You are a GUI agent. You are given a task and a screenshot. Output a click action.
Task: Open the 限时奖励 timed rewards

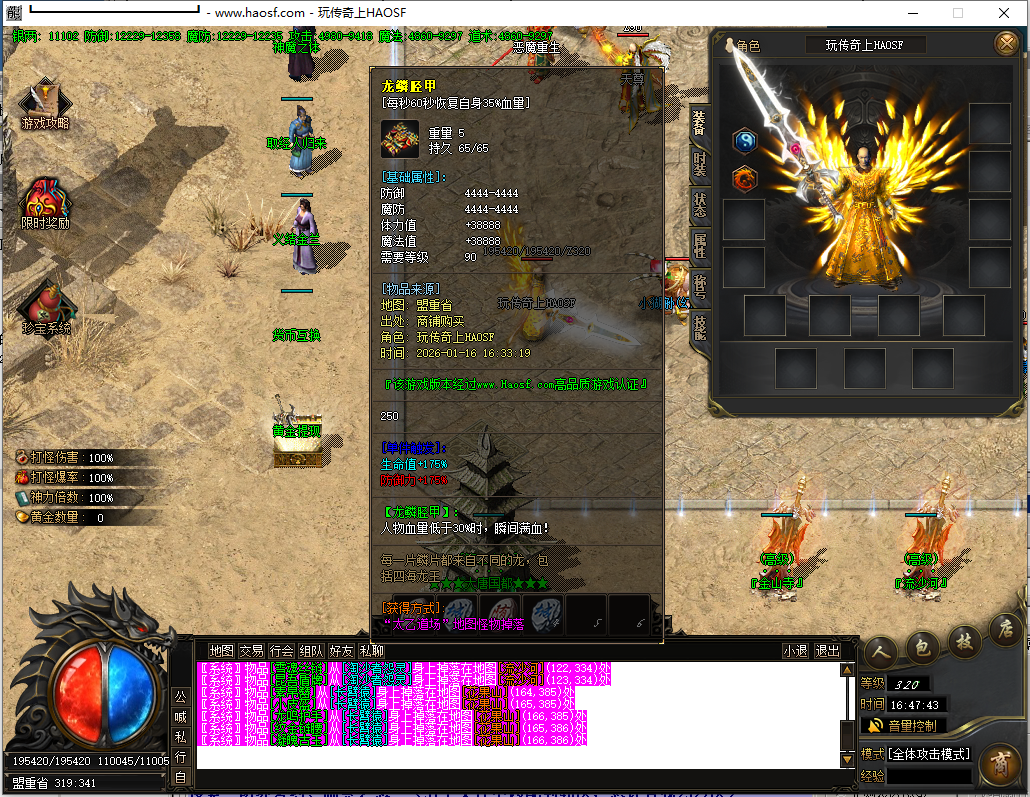[x=45, y=205]
